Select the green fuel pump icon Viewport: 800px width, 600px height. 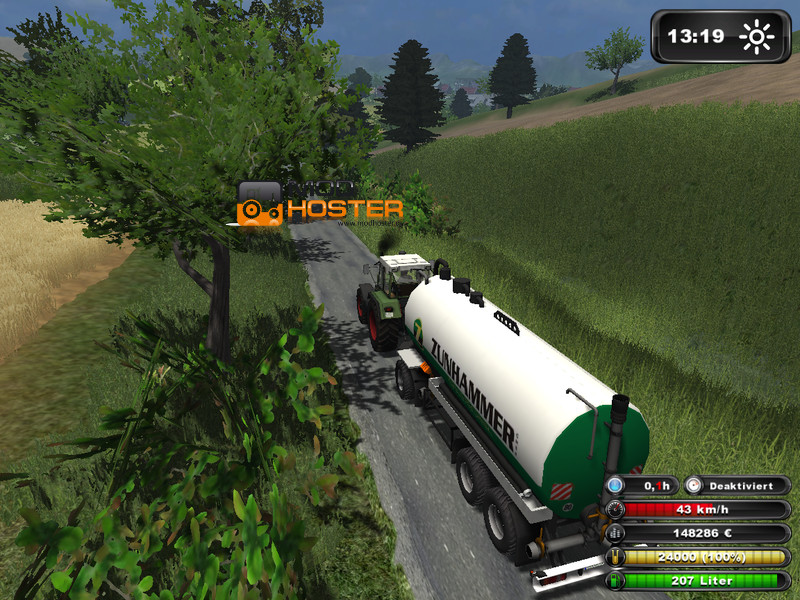615,581
